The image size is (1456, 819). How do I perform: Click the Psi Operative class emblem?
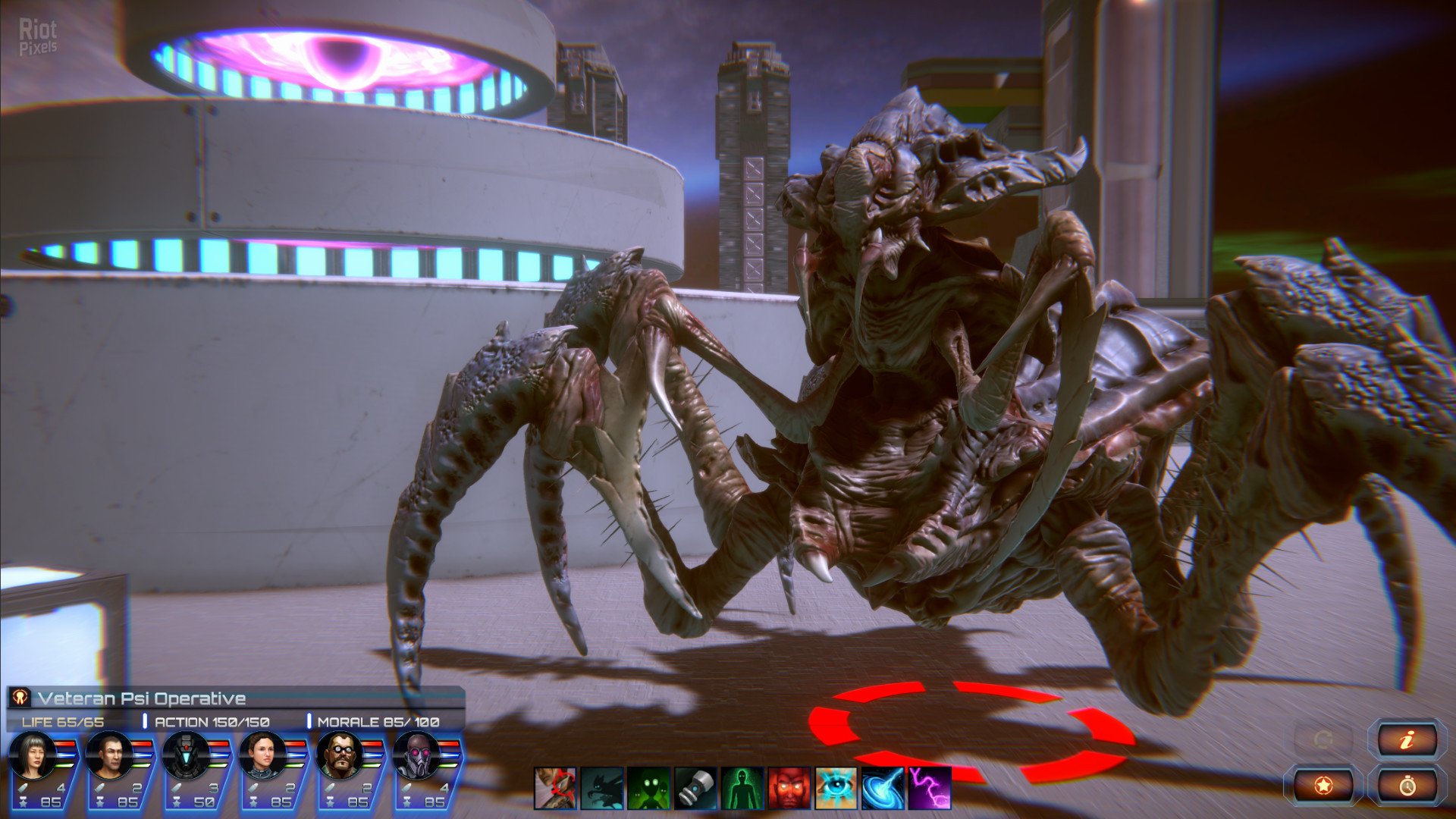(x=20, y=698)
